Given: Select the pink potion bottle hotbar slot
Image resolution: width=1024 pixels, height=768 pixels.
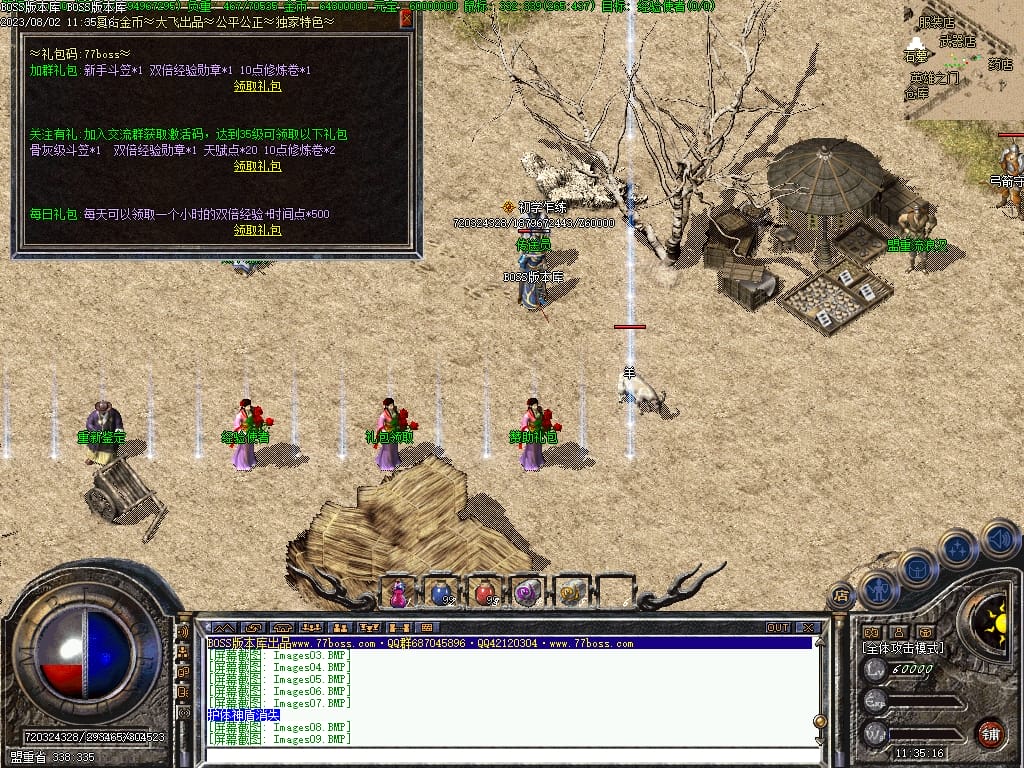Looking at the screenshot, I should [398, 593].
